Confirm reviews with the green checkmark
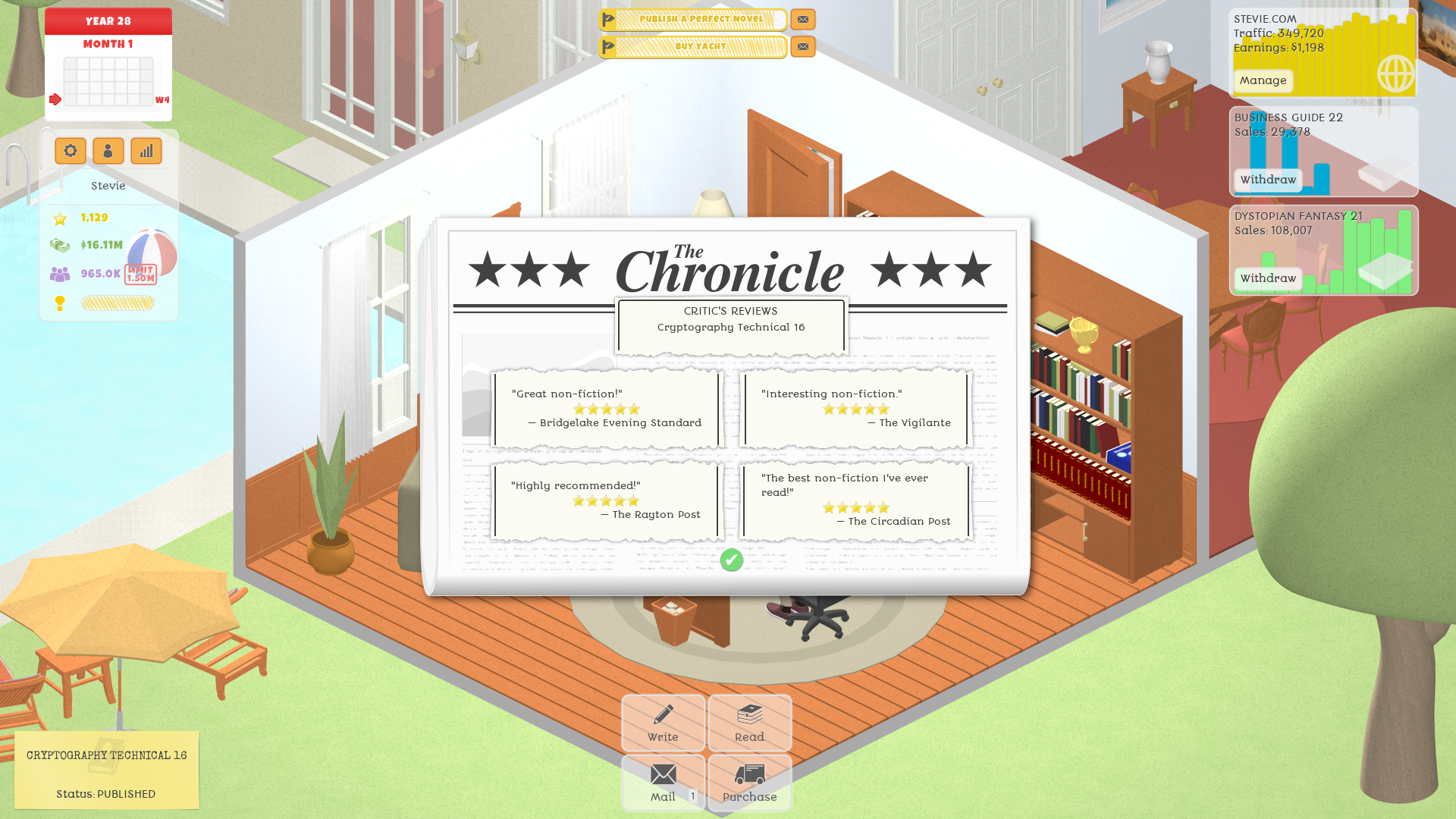The image size is (1456, 819). [x=730, y=560]
